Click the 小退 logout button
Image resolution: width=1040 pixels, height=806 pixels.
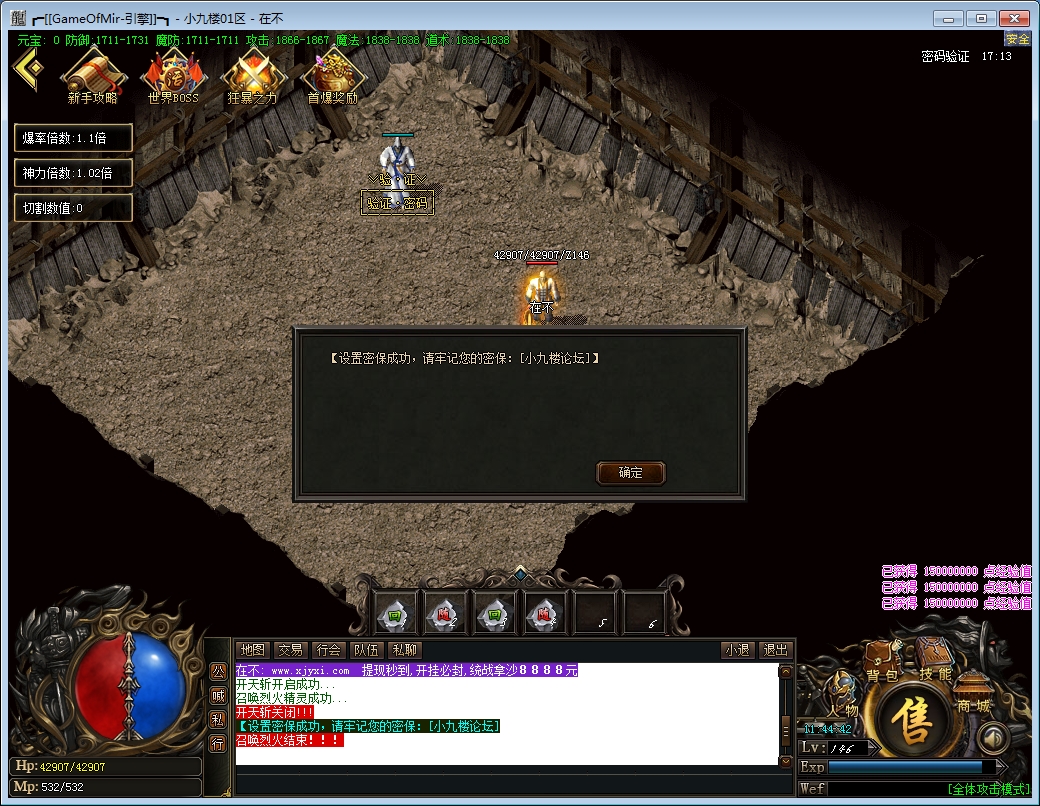click(x=738, y=650)
